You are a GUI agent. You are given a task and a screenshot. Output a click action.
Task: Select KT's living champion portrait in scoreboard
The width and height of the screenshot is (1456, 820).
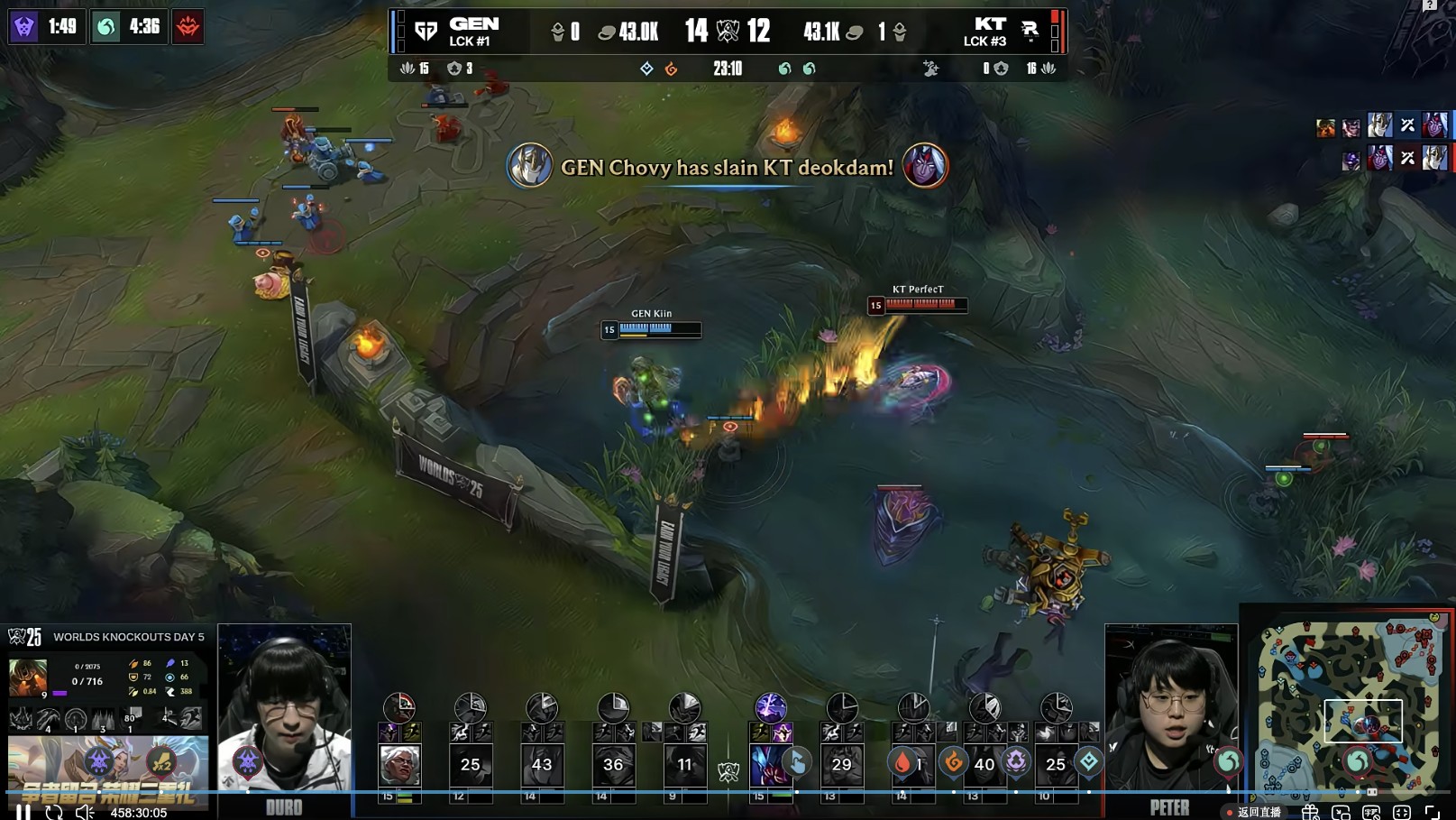coord(769,765)
